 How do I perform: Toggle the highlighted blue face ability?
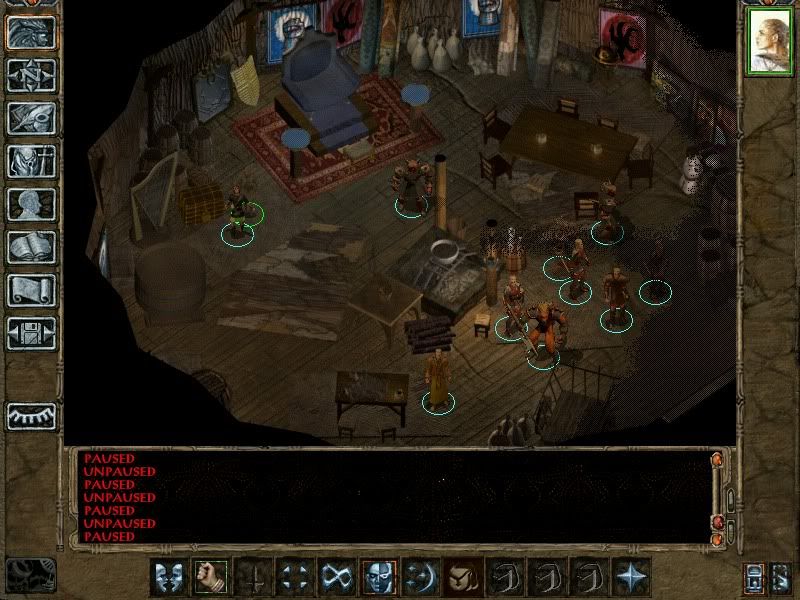pos(379,576)
